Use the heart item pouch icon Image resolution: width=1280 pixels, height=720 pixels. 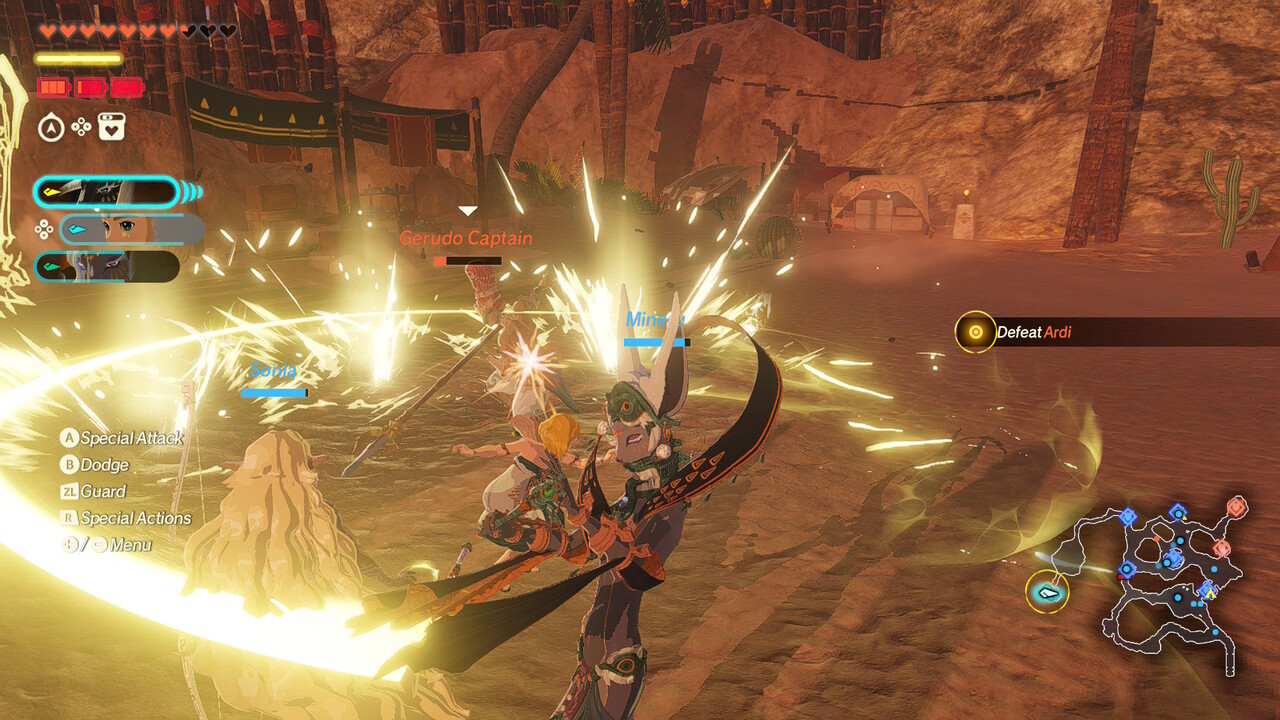[x=112, y=127]
